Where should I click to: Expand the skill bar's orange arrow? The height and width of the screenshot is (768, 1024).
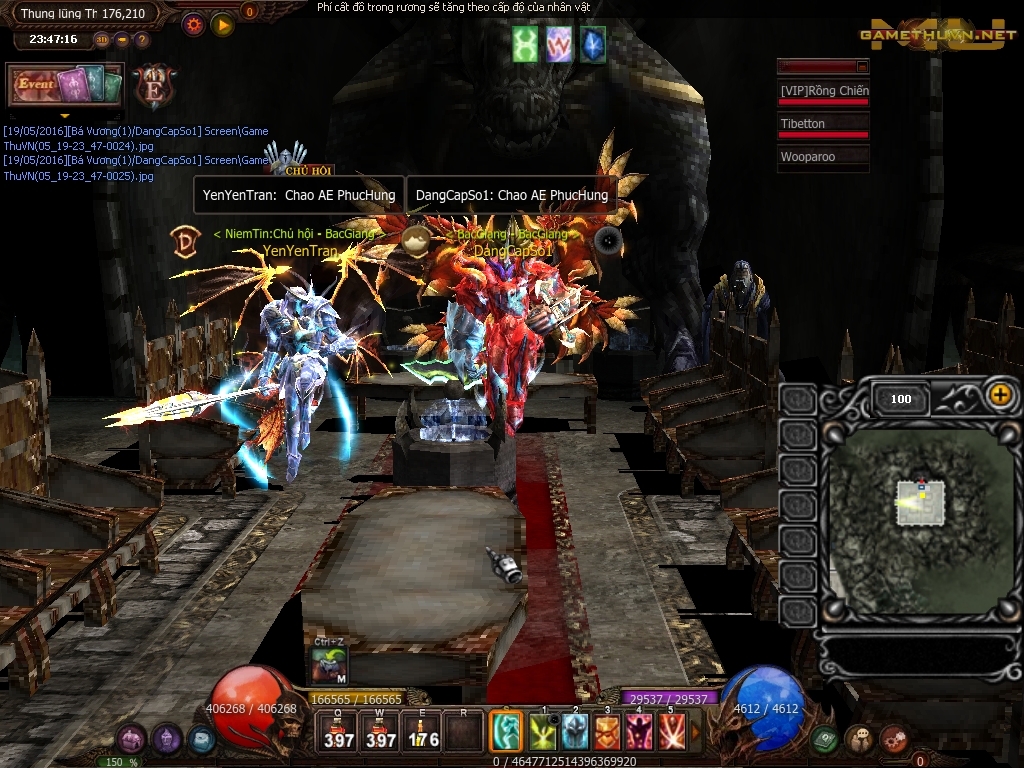[697, 733]
